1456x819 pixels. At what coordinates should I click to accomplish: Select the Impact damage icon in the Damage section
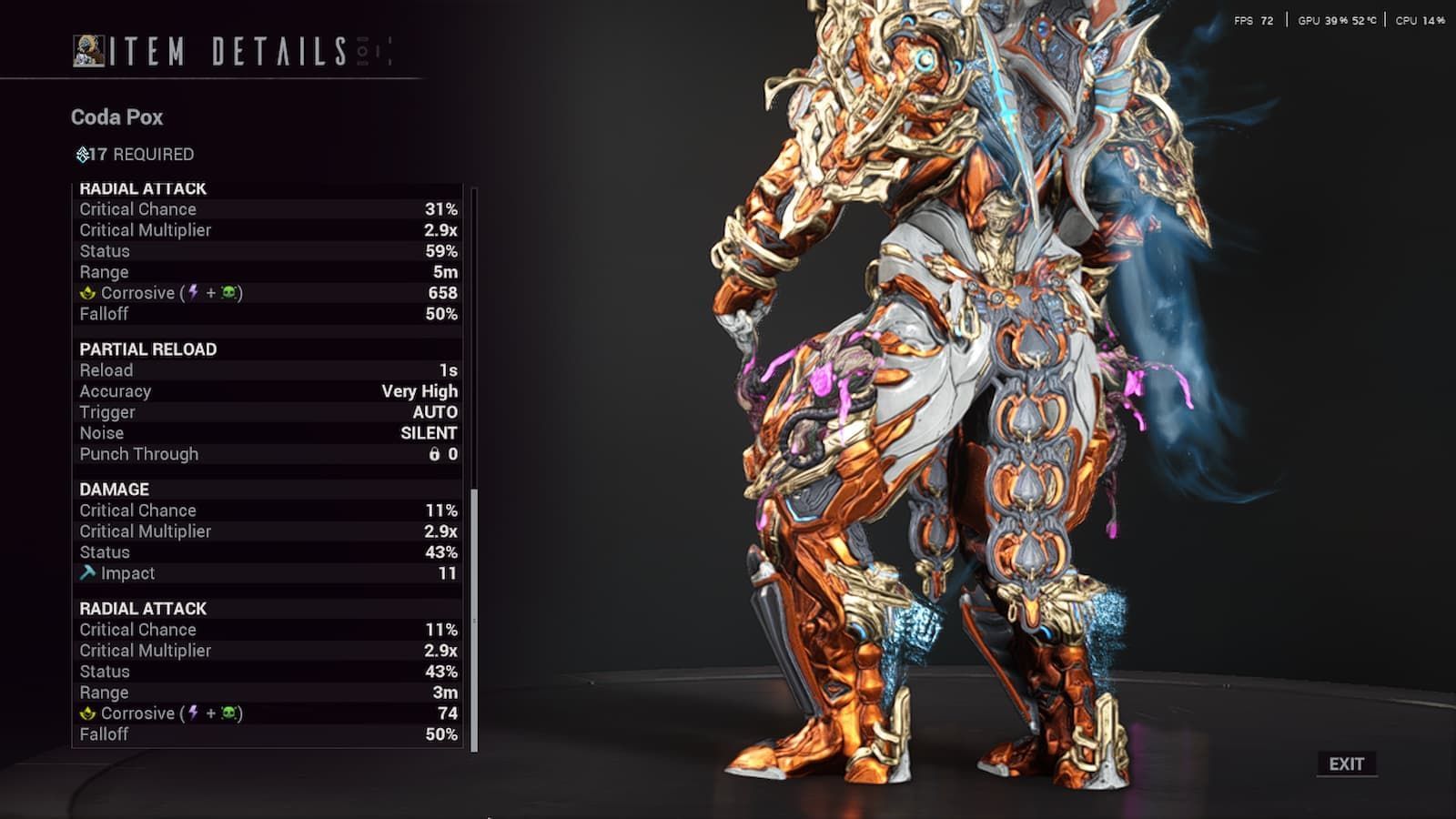pyautogui.click(x=88, y=573)
